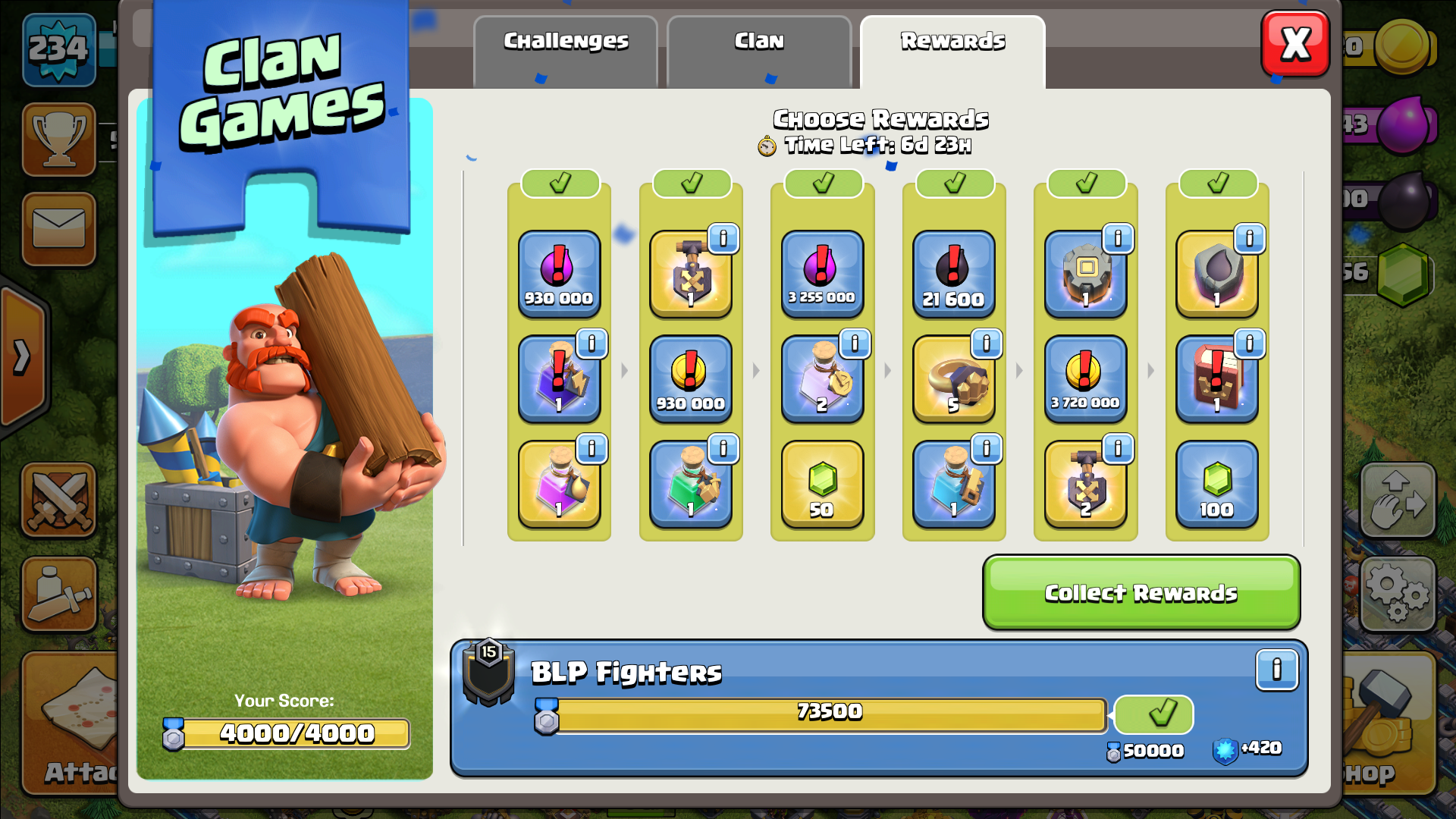Toggle the checkmark above the 3 255 000 elixir column
Viewport: 1456px width, 819px height.
[x=822, y=183]
